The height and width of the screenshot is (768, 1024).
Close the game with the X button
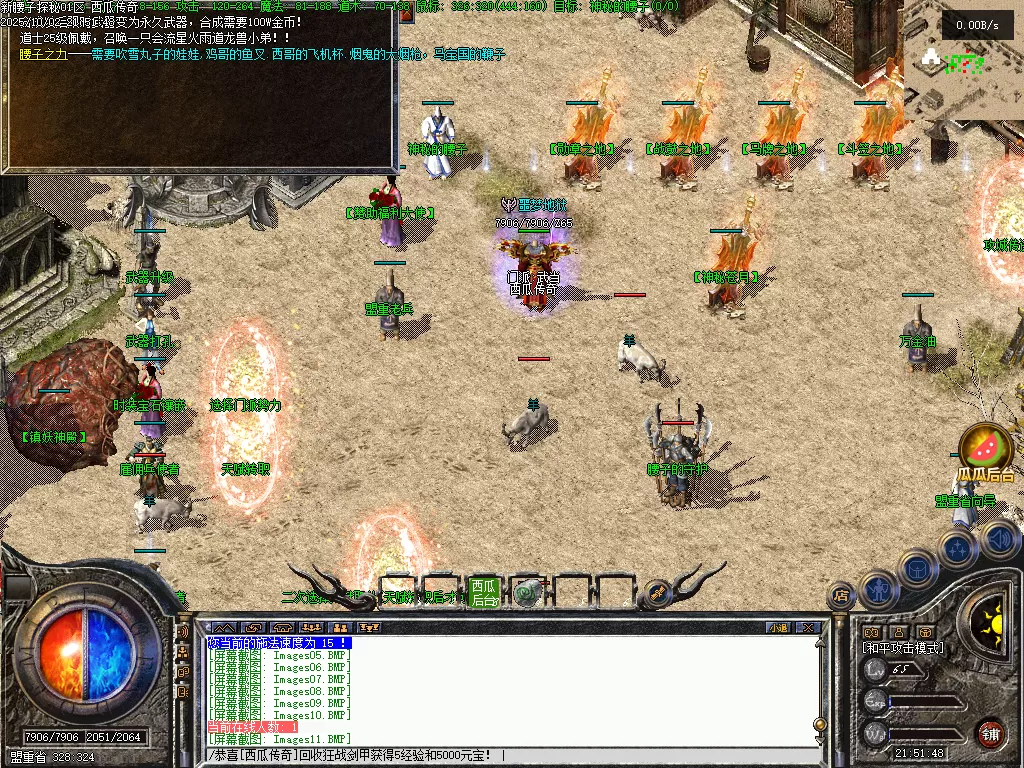click(808, 628)
